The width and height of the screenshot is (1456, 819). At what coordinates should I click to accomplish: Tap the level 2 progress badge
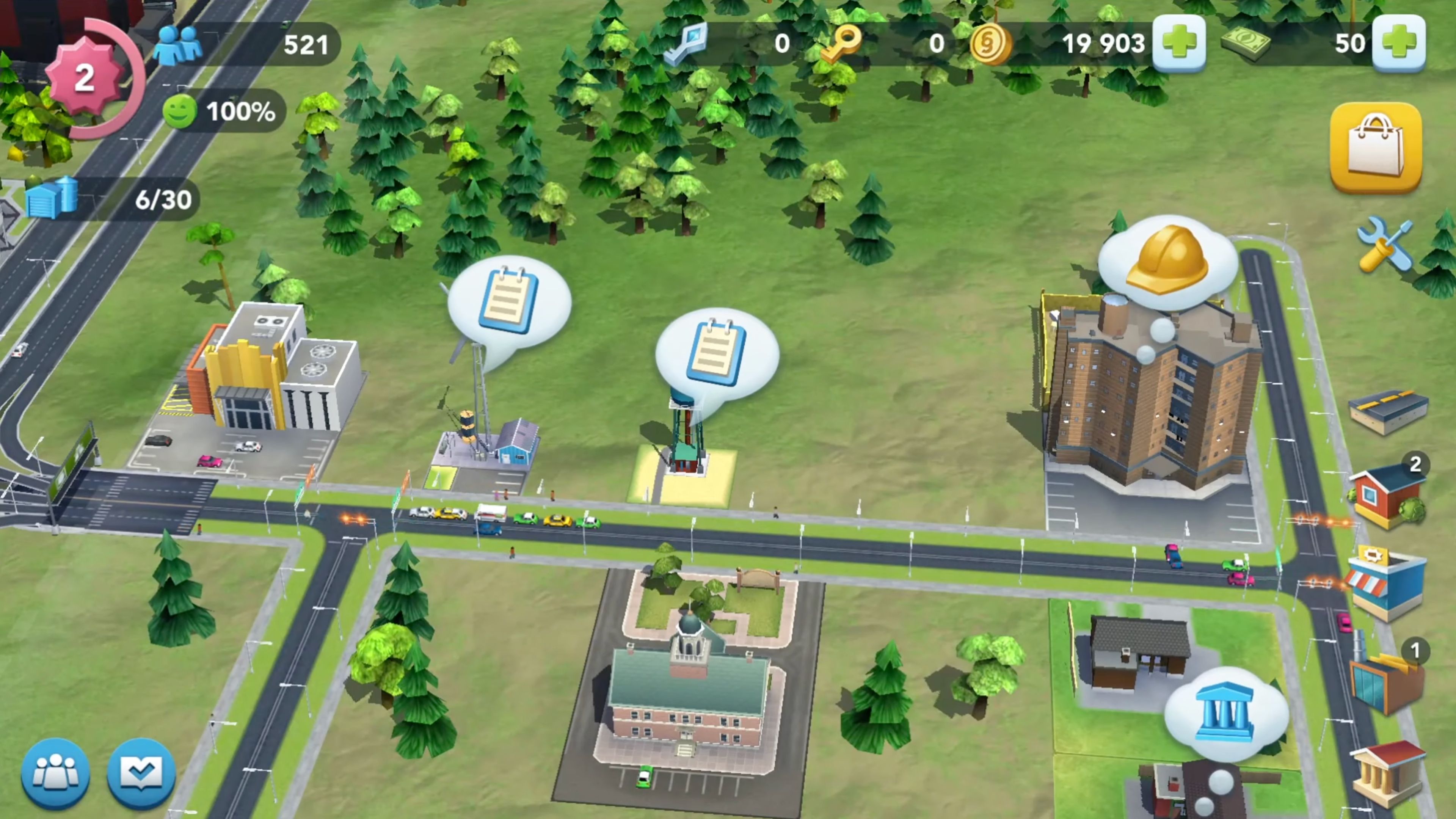tap(85, 79)
